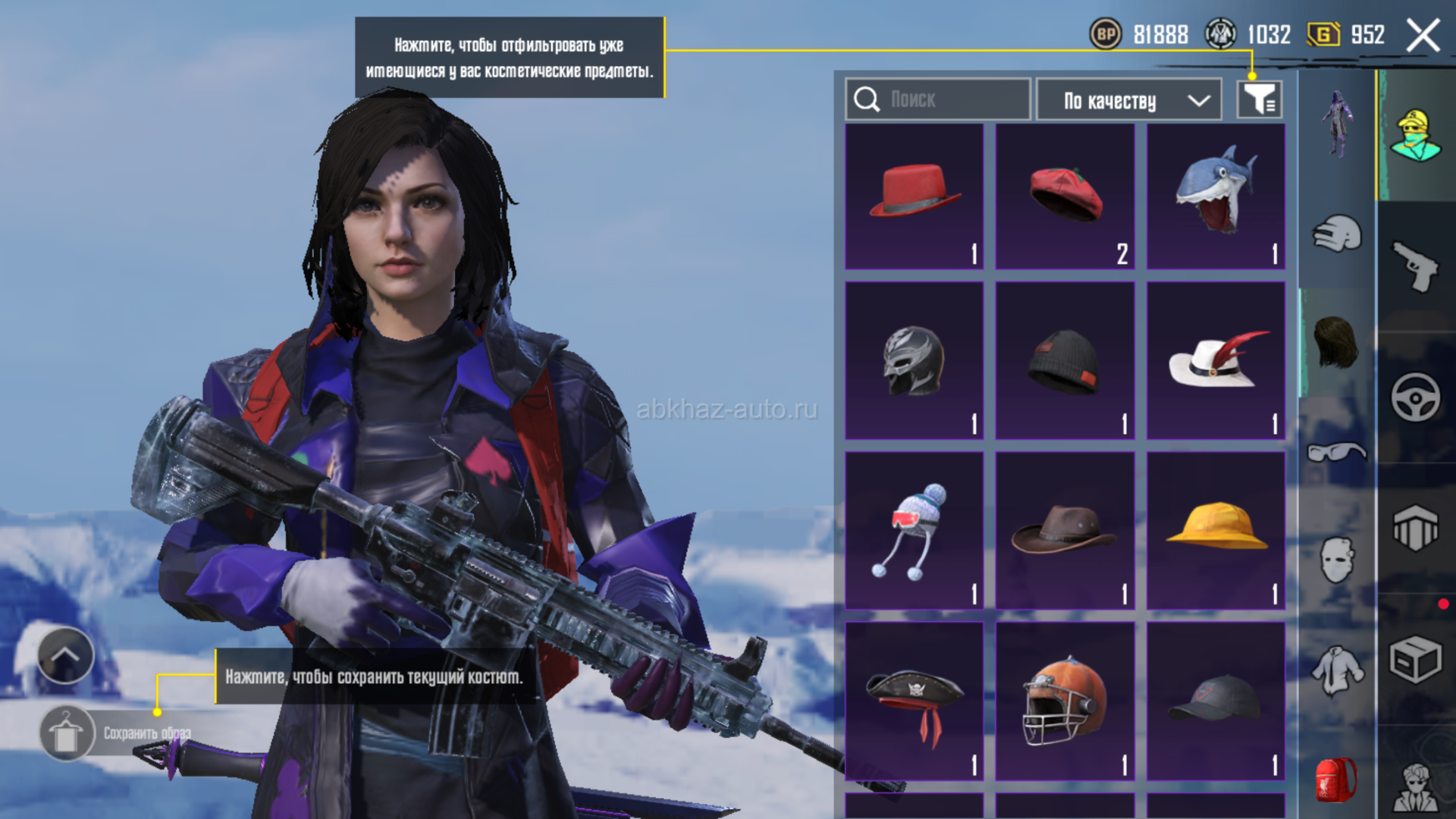1456x819 pixels.
Task: Open the steering wheel vehicle tab
Action: [1415, 397]
